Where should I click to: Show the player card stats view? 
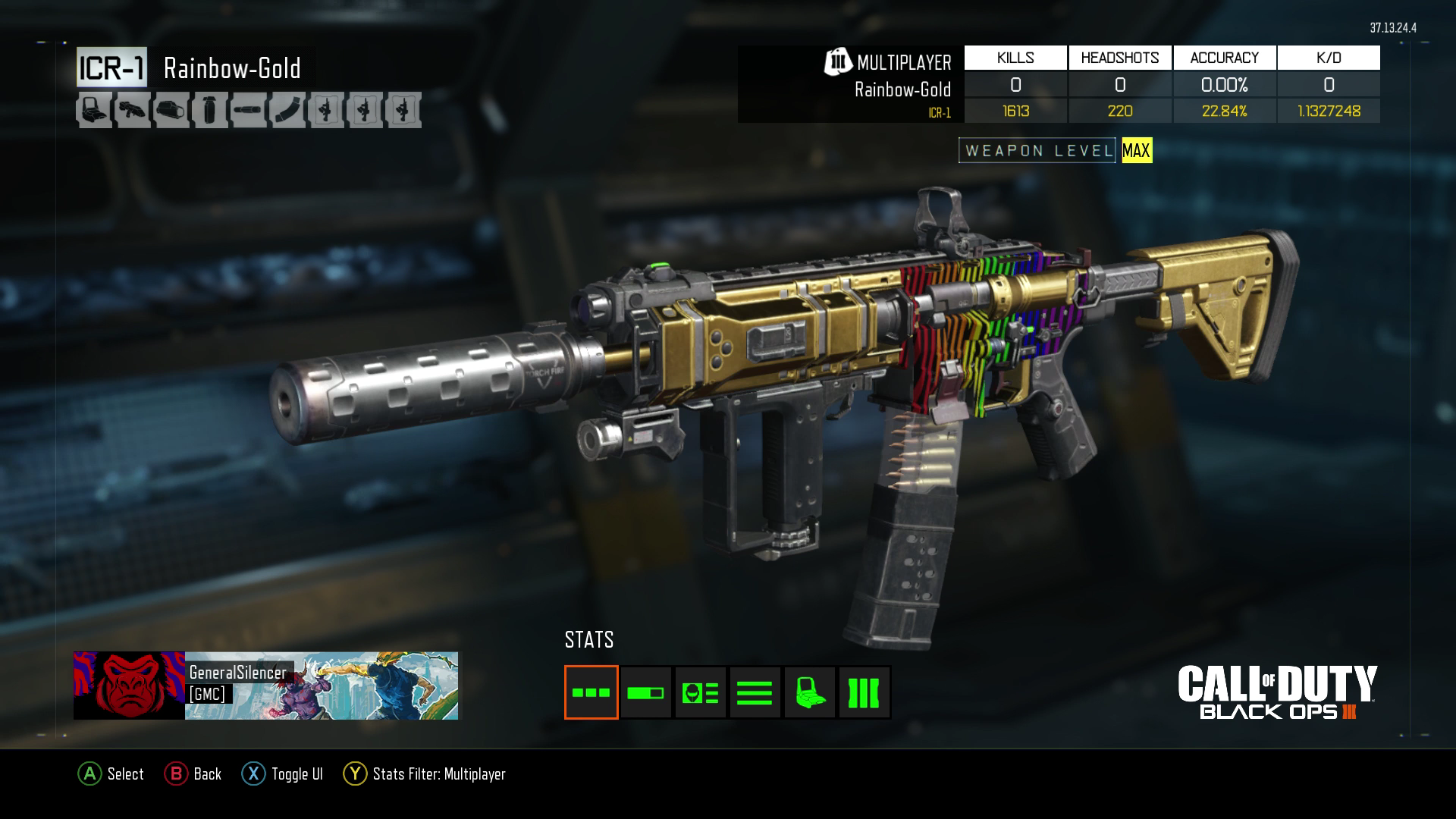coord(700,692)
